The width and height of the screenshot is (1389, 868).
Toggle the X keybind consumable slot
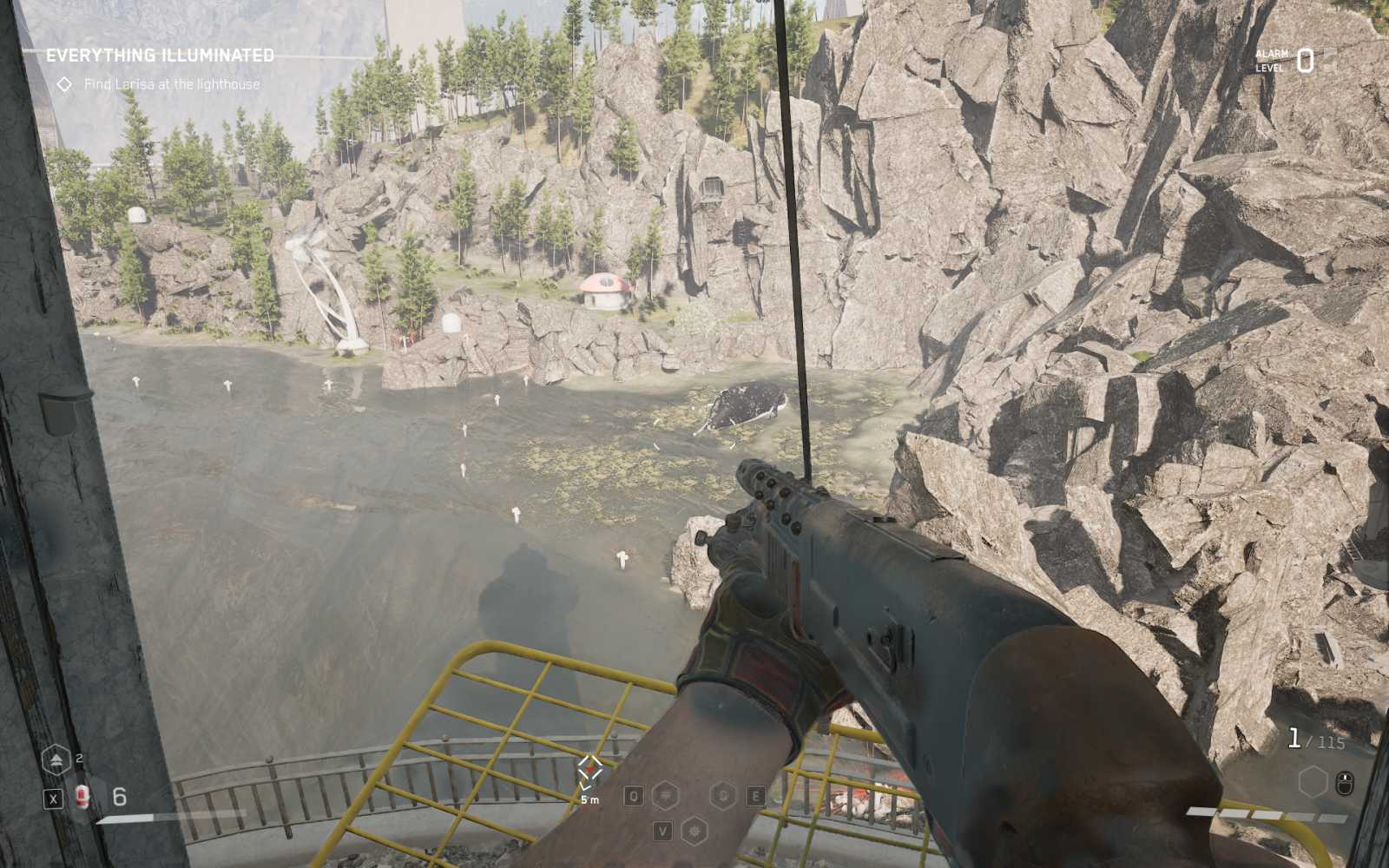54,797
